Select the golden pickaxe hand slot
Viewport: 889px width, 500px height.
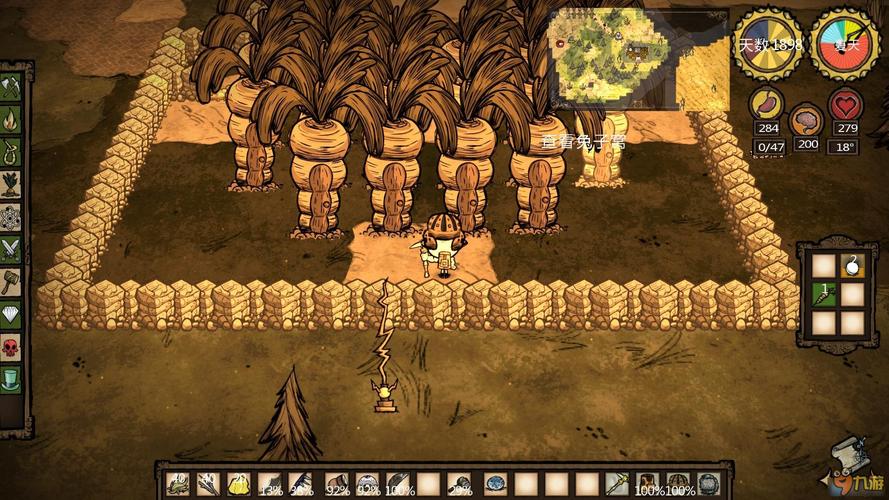pyautogui.click(x=617, y=484)
